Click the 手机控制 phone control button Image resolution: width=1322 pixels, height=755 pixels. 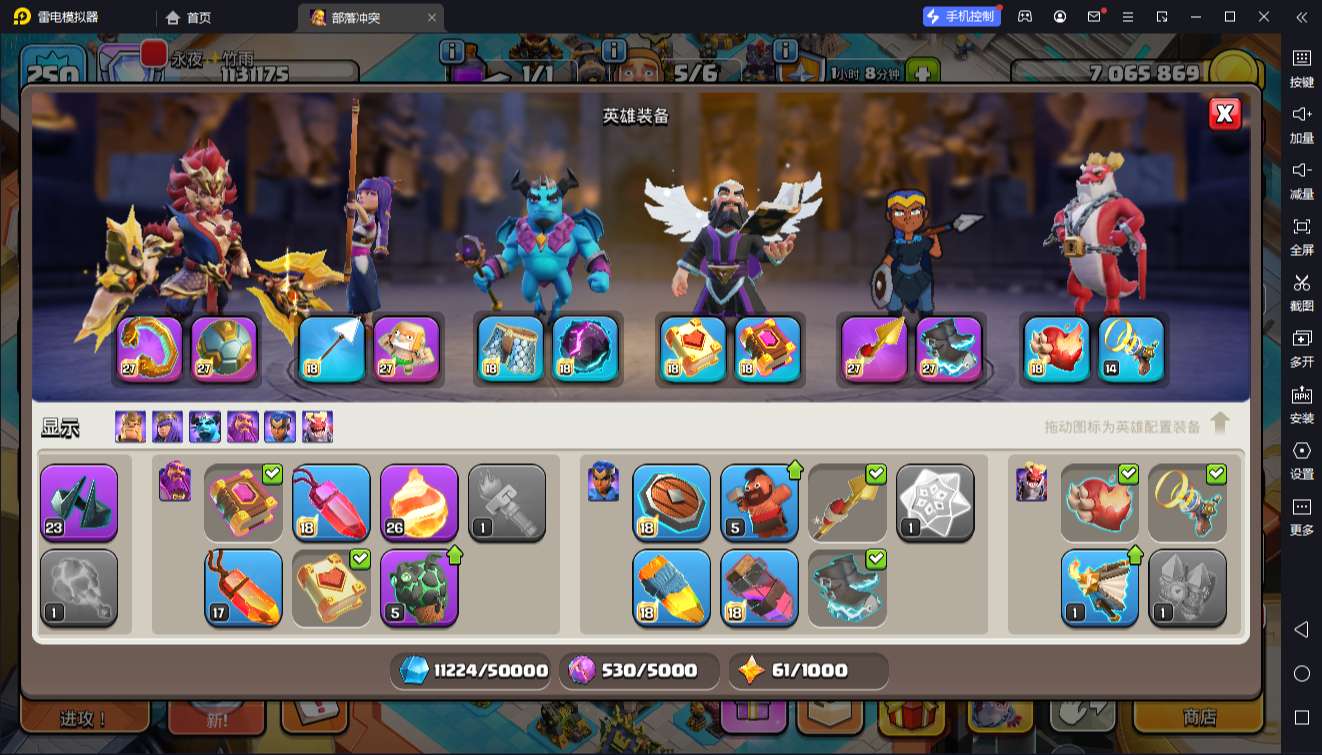(961, 16)
